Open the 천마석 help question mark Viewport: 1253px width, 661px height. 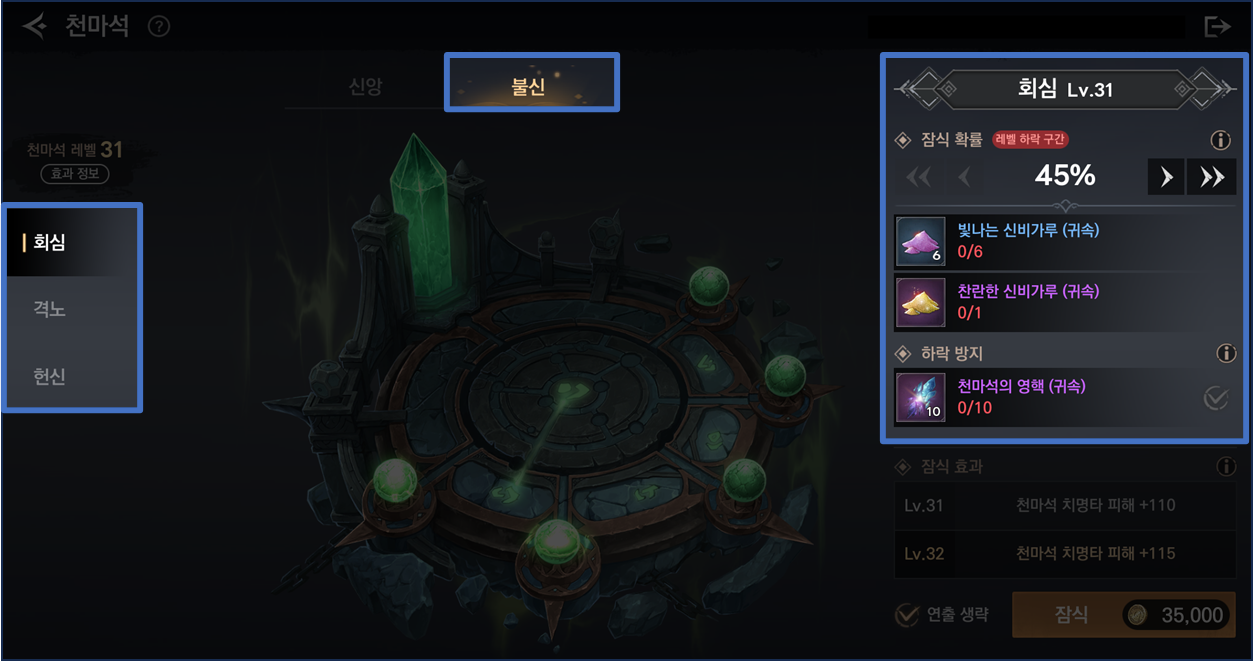click(158, 26)
